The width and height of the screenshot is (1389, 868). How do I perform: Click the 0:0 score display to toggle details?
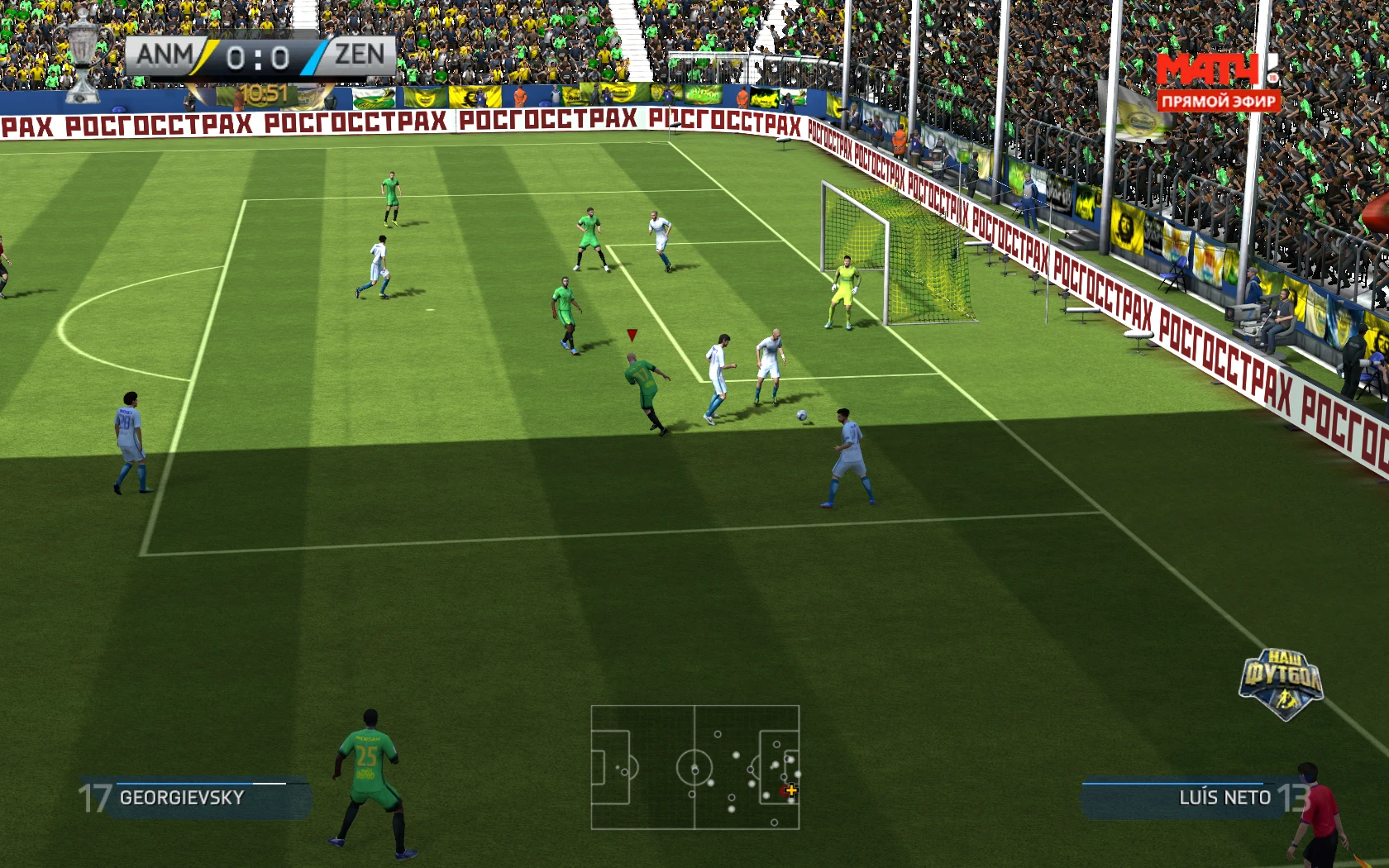coord(259,55)
